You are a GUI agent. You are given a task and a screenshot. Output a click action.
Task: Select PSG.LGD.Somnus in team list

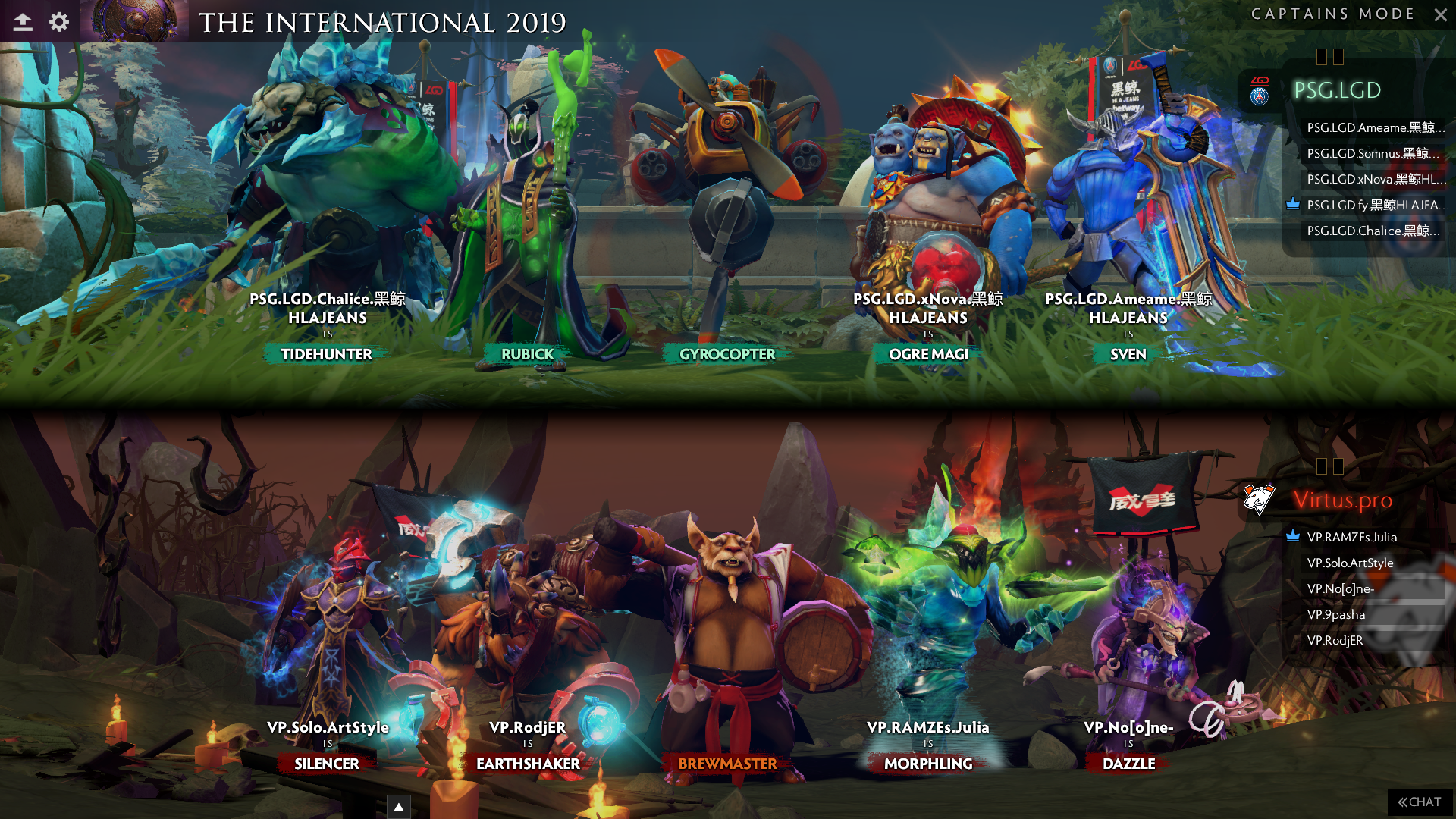click(x=1371, y=153)
